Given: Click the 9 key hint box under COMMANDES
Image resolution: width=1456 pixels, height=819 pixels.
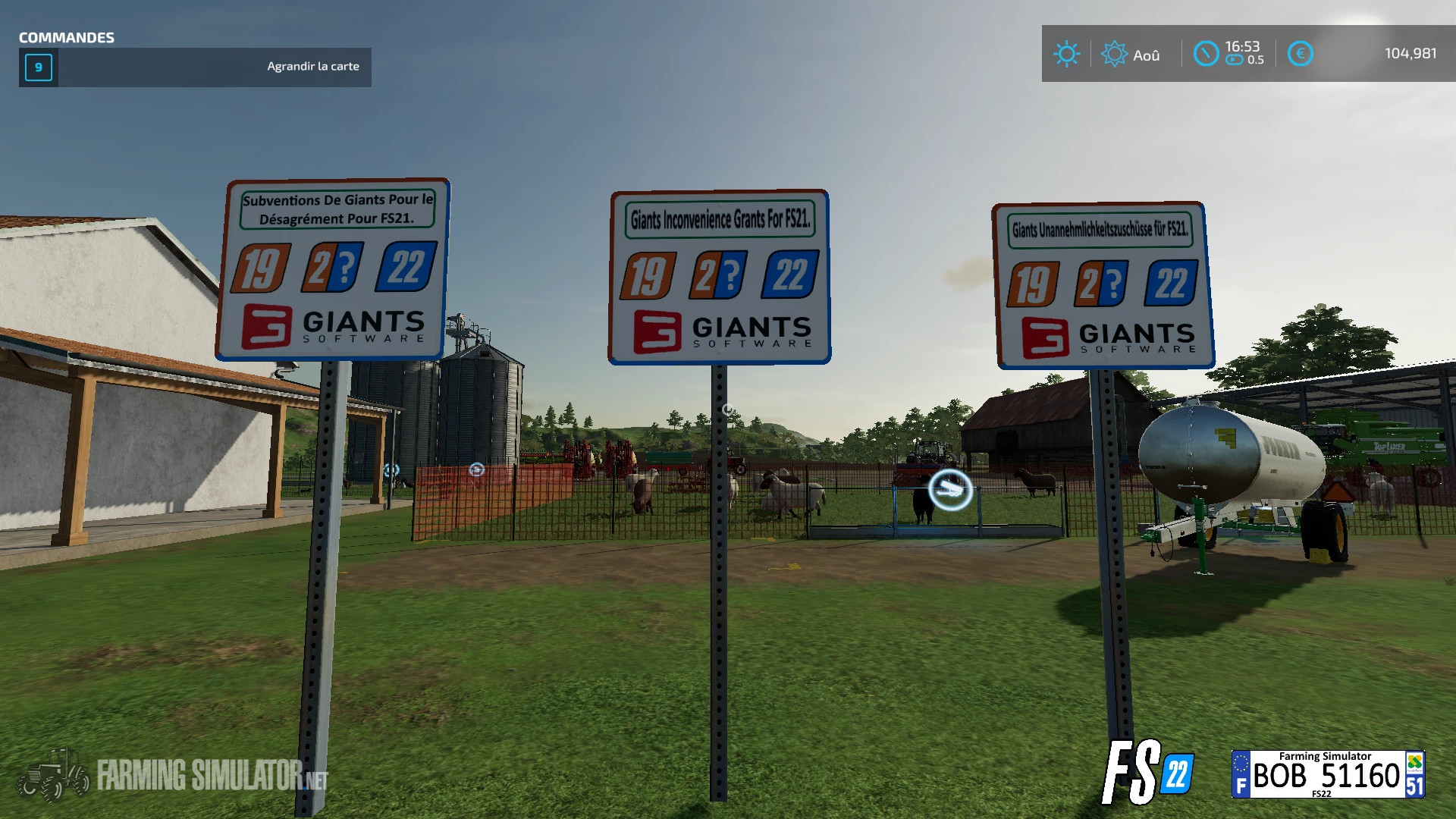Looking at the screenshot, I should pos(38,67).
